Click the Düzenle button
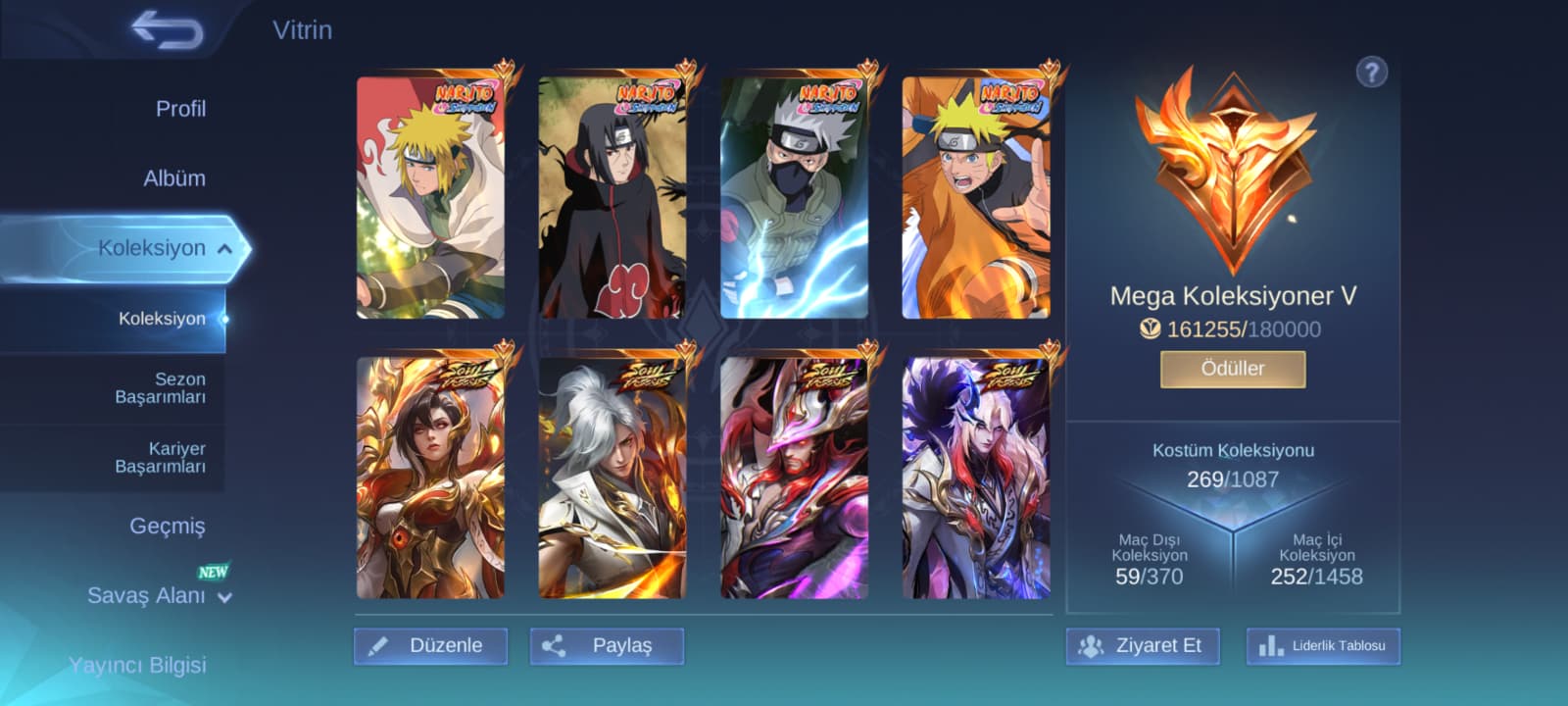Screen dimensions: 1568x706 [430, 646]
